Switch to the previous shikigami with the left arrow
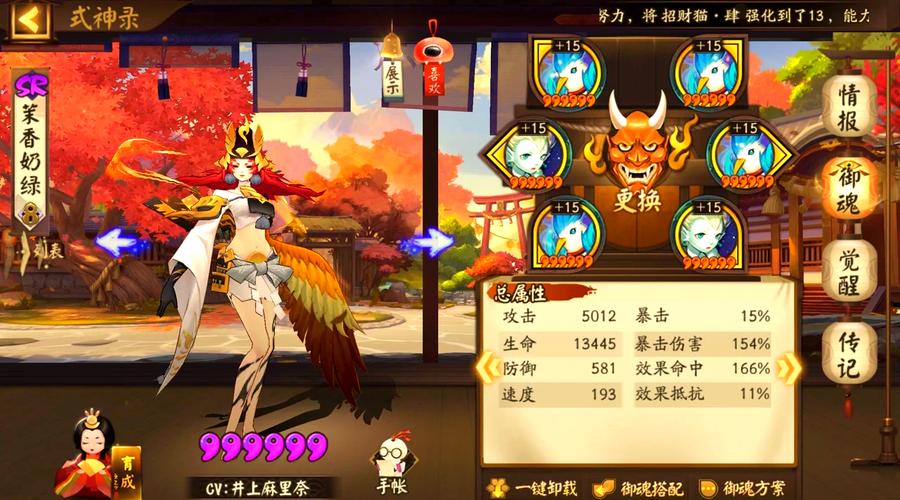The height and width of the screenshot is (500, 900). pyautogui.click(x=119, y=242)
